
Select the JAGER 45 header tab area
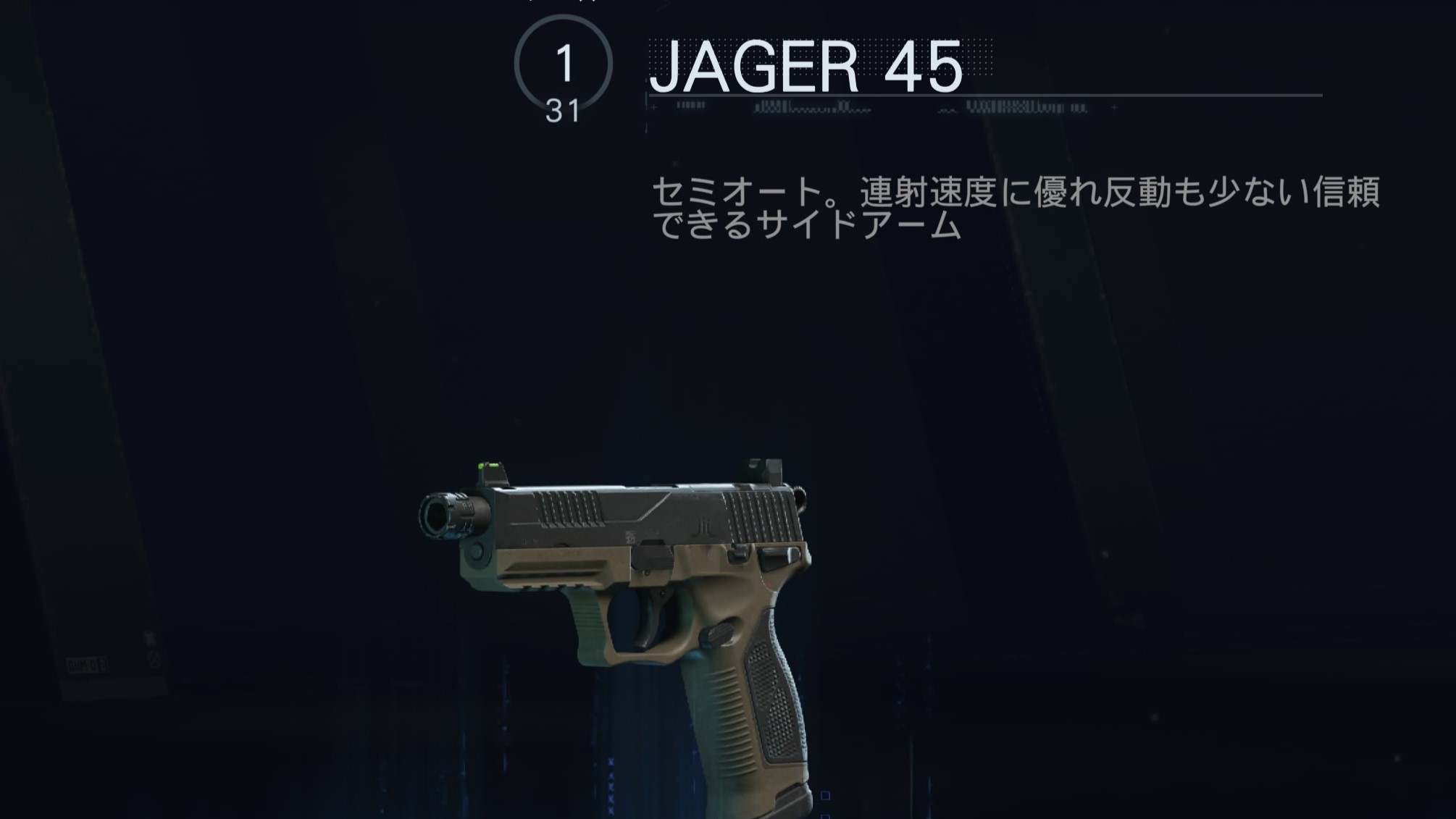pyautogui.click(x=804, y=69)
